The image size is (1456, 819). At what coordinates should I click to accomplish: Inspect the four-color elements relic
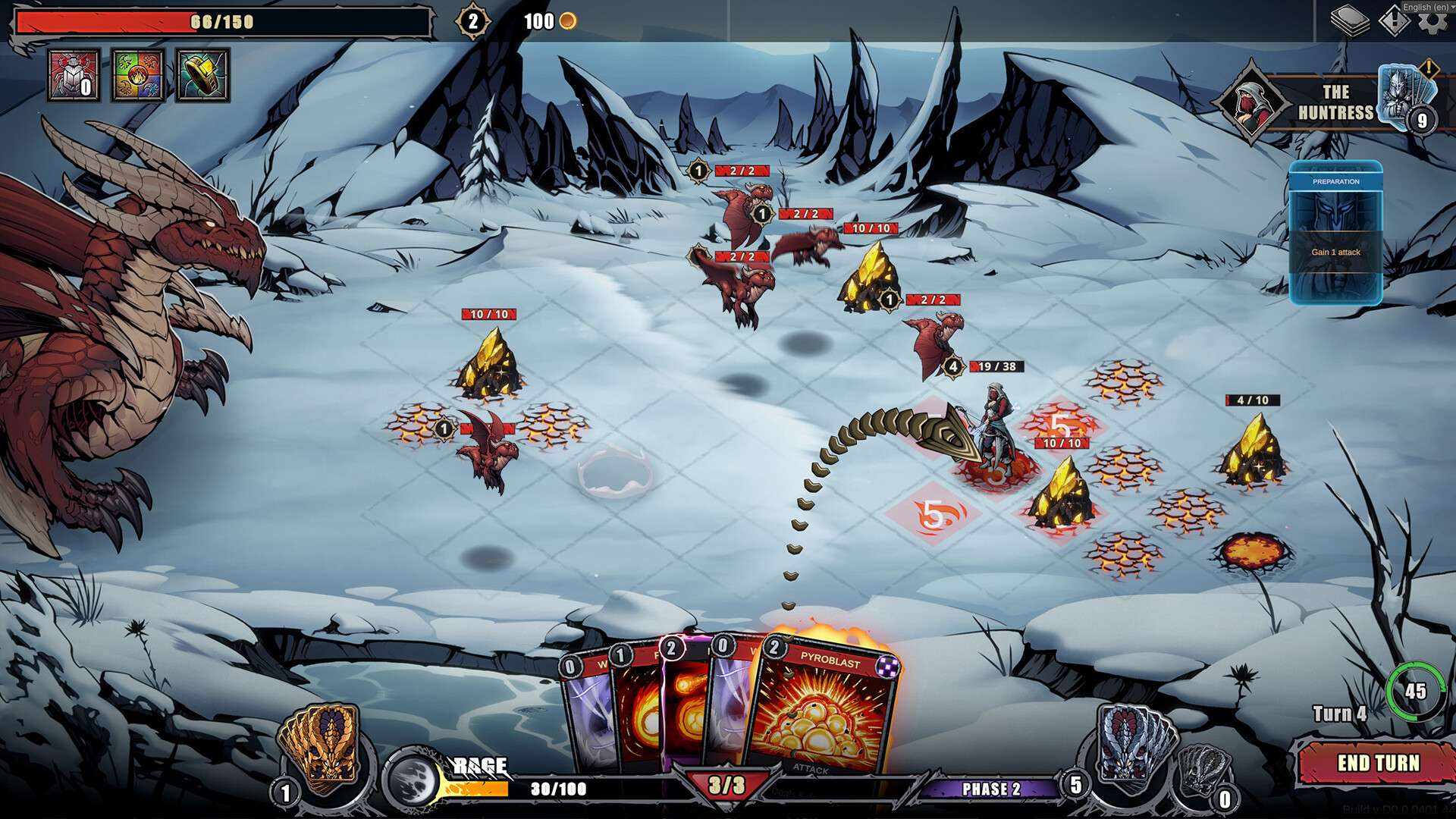point(138,75)
